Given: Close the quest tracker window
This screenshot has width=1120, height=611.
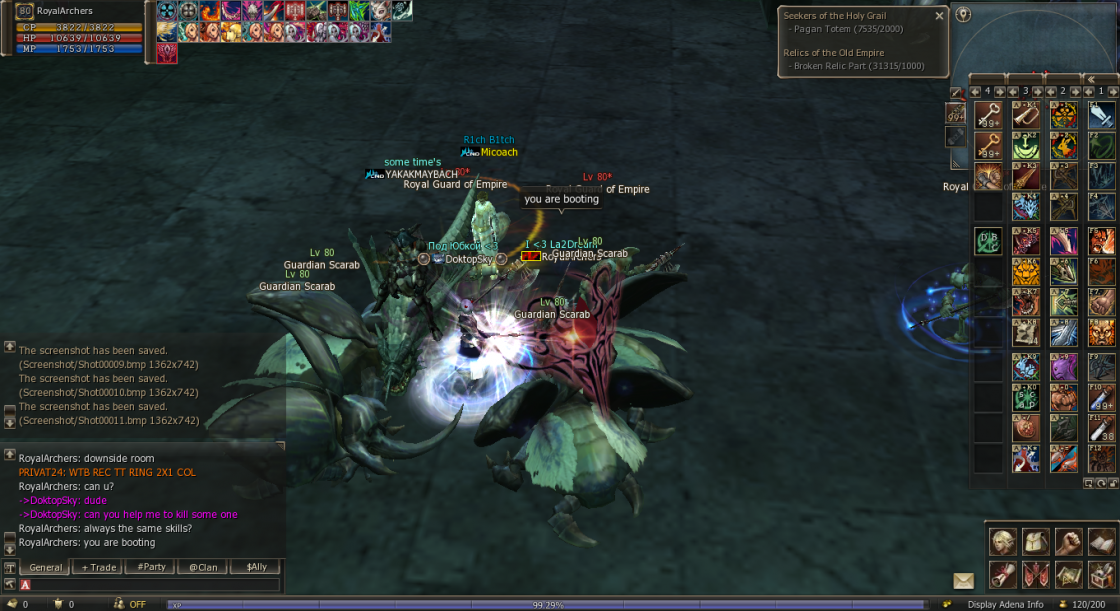Looking at the screenshot, I should click(x=939, y=16).
